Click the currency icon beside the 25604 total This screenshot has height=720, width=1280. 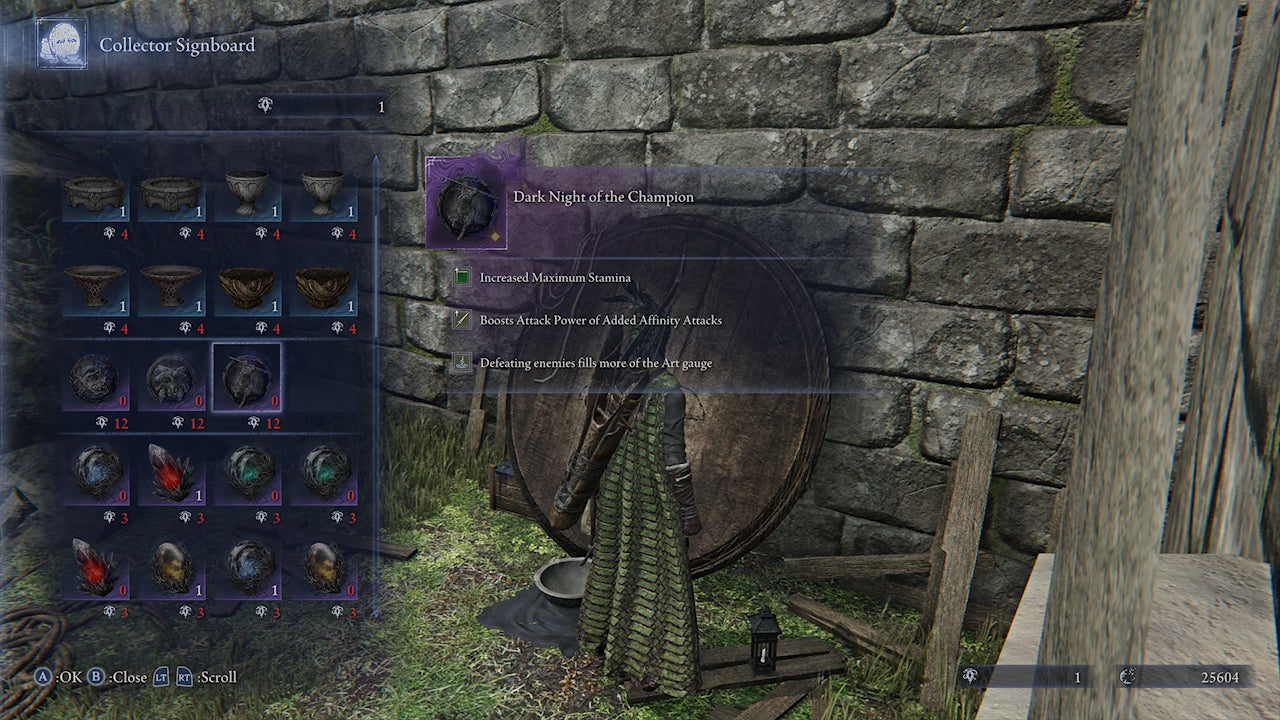[1127, 676]
